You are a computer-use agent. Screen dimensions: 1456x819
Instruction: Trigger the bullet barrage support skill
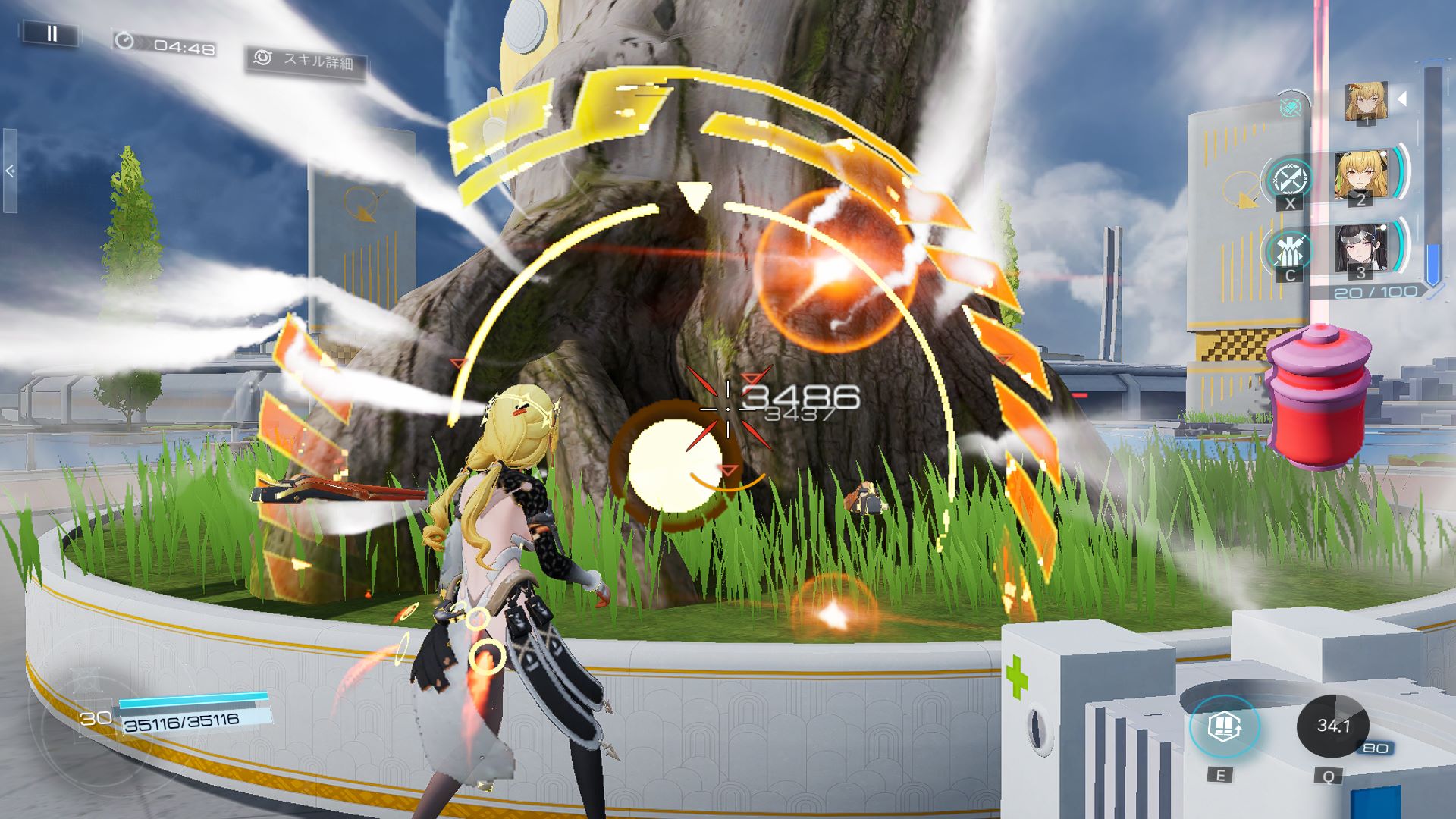pyautogui.click(x=1289, y=252)
